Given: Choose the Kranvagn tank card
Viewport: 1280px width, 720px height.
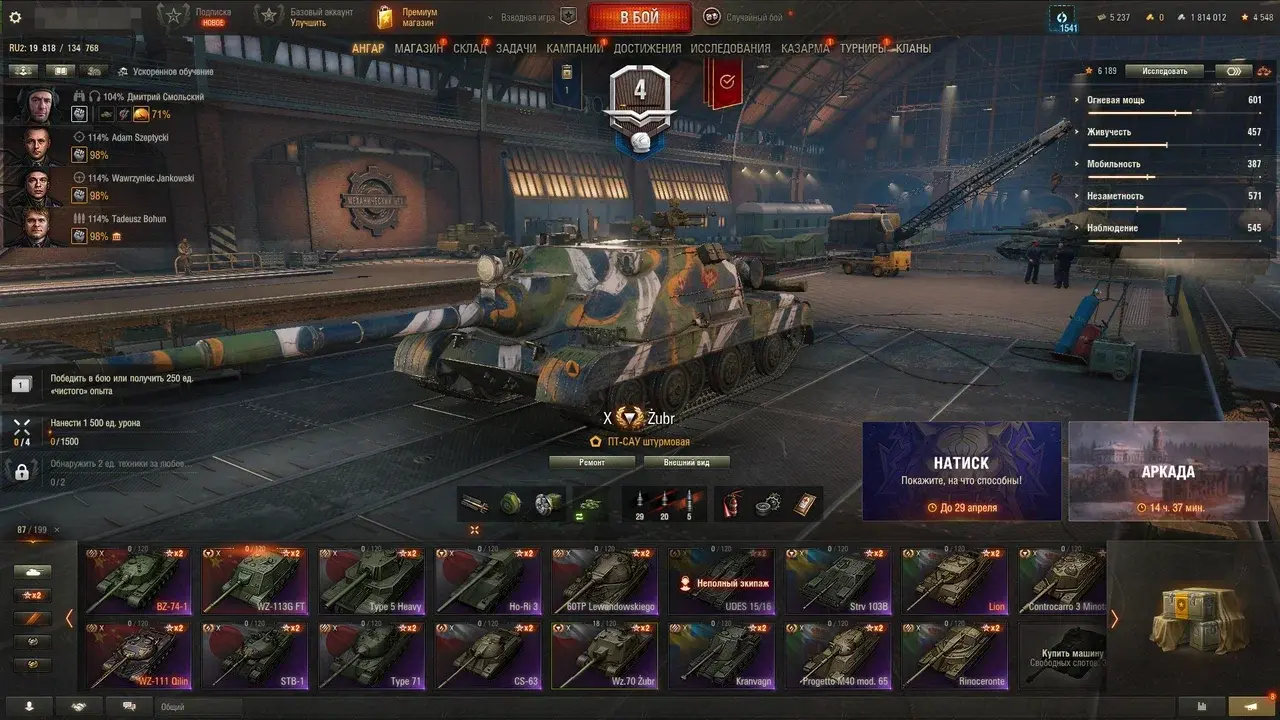Looking at the screenshot, I should [720, 655].
